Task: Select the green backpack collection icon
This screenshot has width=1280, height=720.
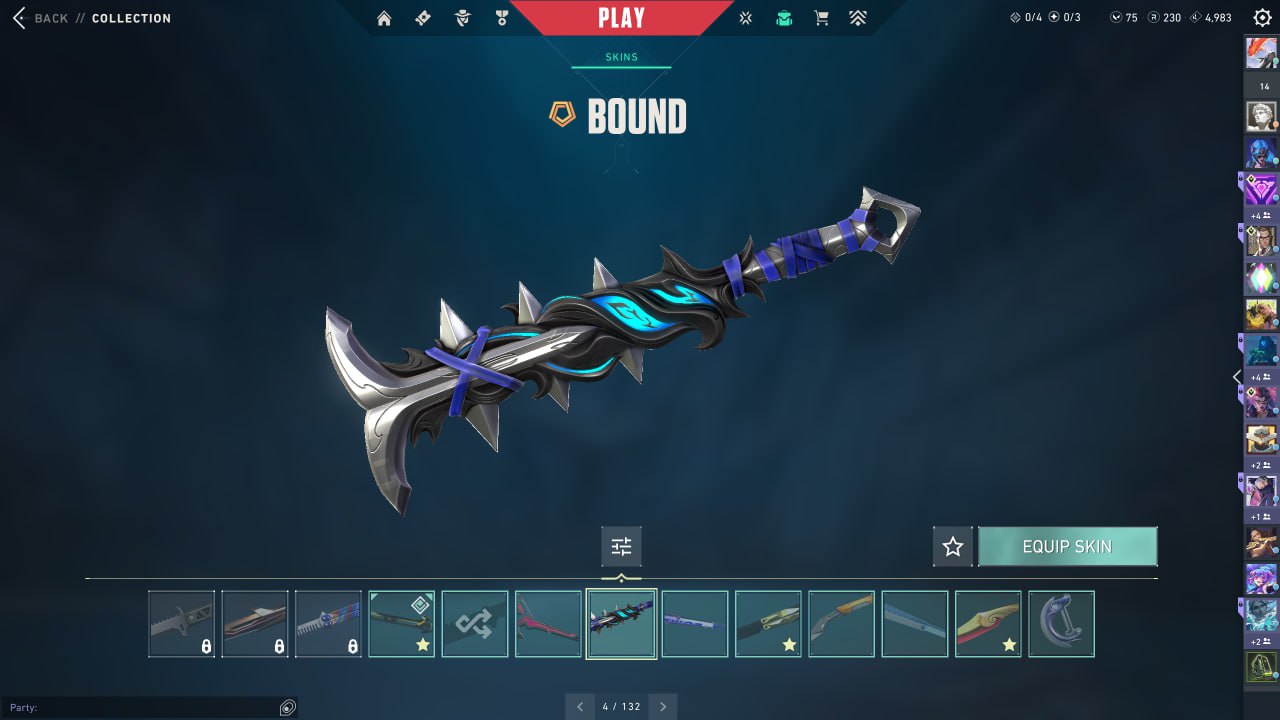Action: click(784, 18)
